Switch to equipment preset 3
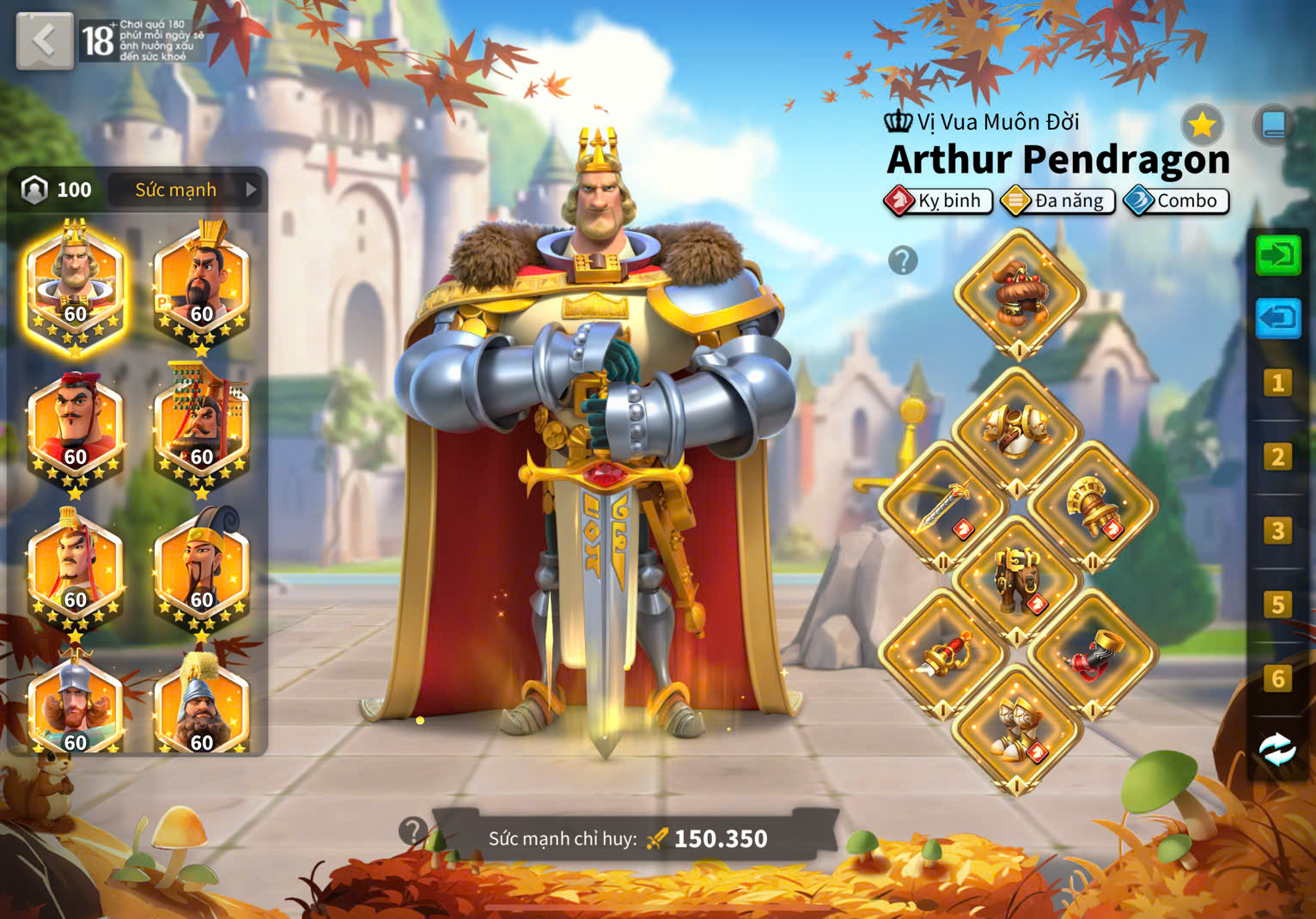Image resolution: width=1316 pixels, height=919 pixels. click(1277, 531)
